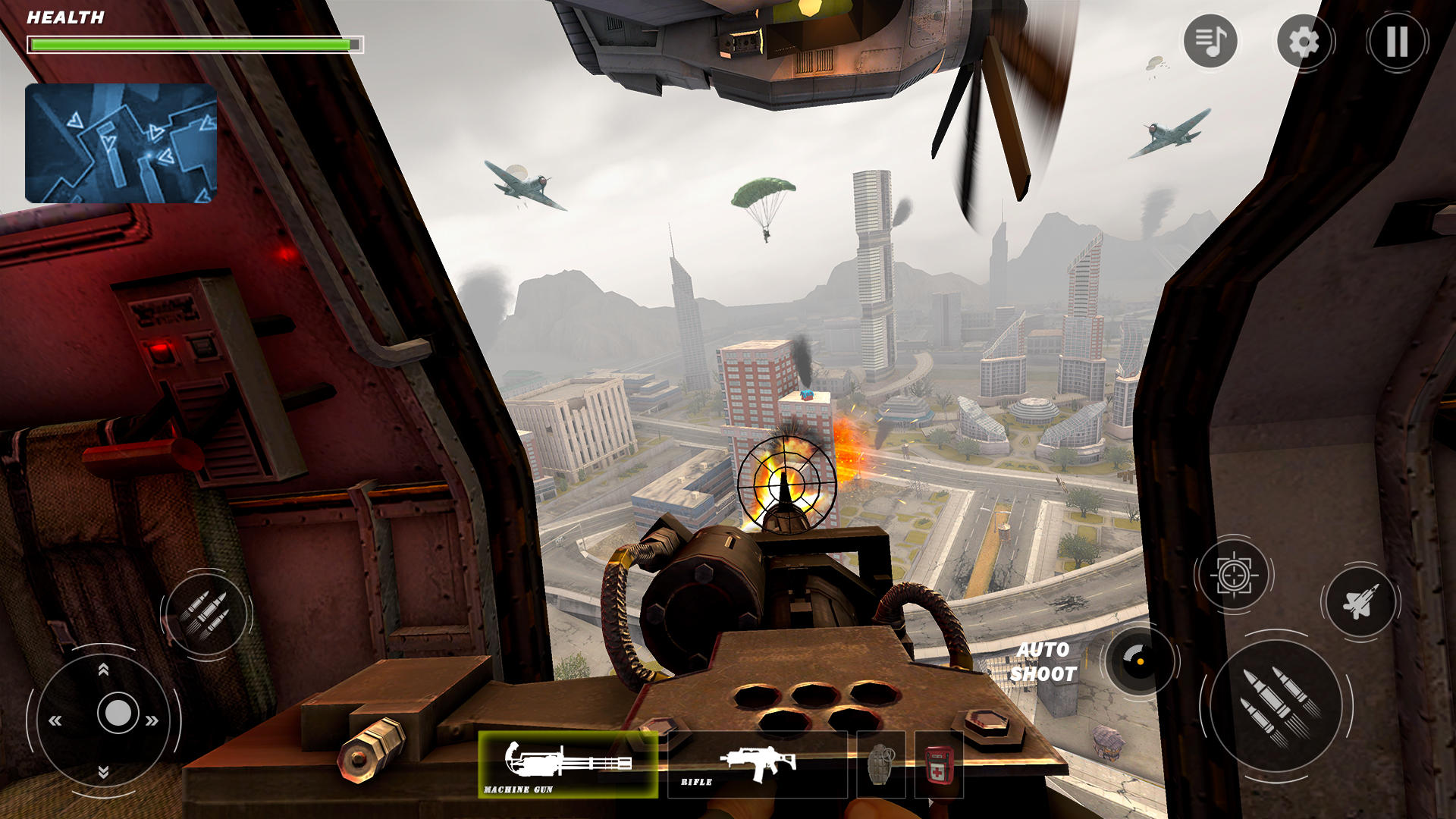The width and height of the screenshot is (1456, 819).
Task: Call the jet airstrike button
Action: point(1360,603)
